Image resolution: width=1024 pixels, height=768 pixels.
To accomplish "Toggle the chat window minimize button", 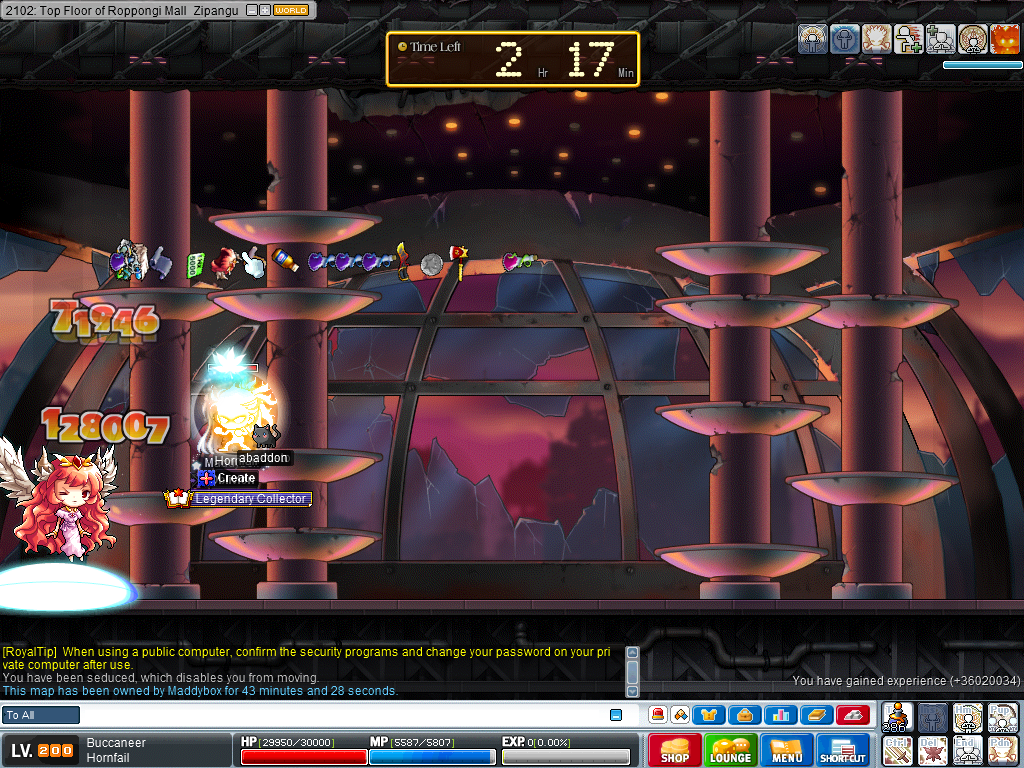I will (616, 715).
